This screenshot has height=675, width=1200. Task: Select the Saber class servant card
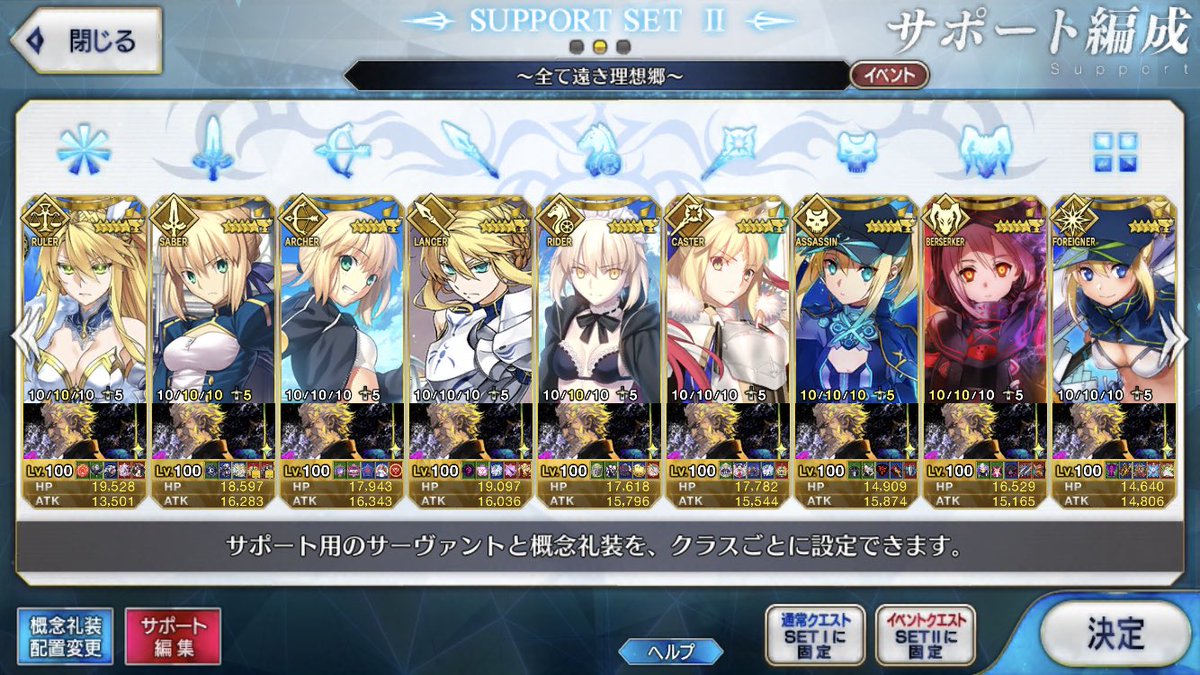(212, 300)
